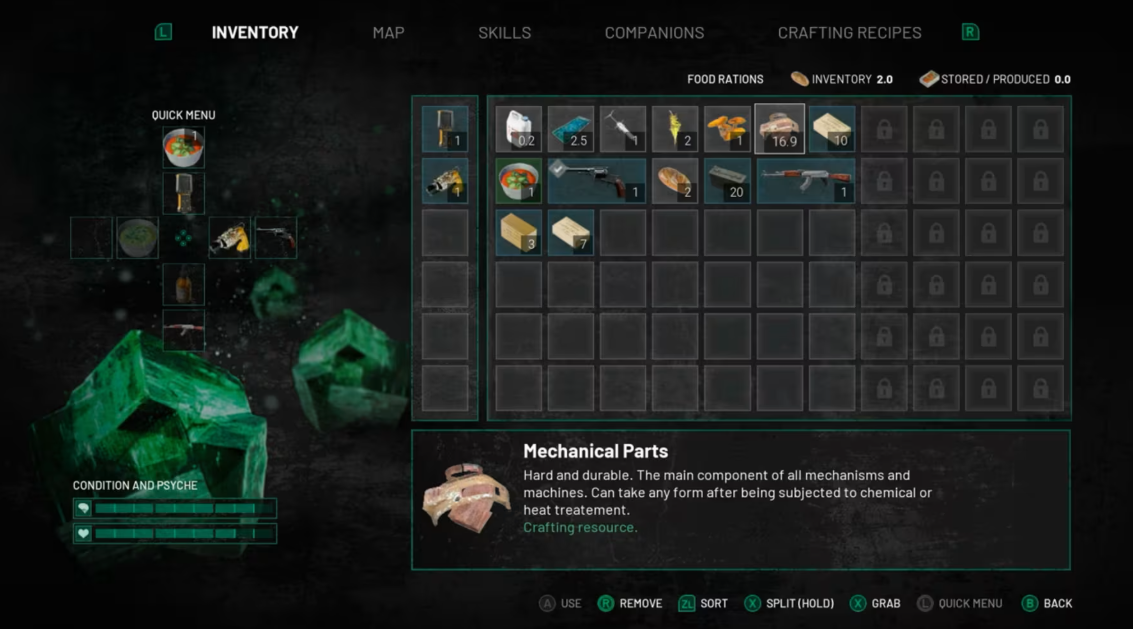Pick the orange mushrooms slot

pyautogui.click(x=727, y=129)
